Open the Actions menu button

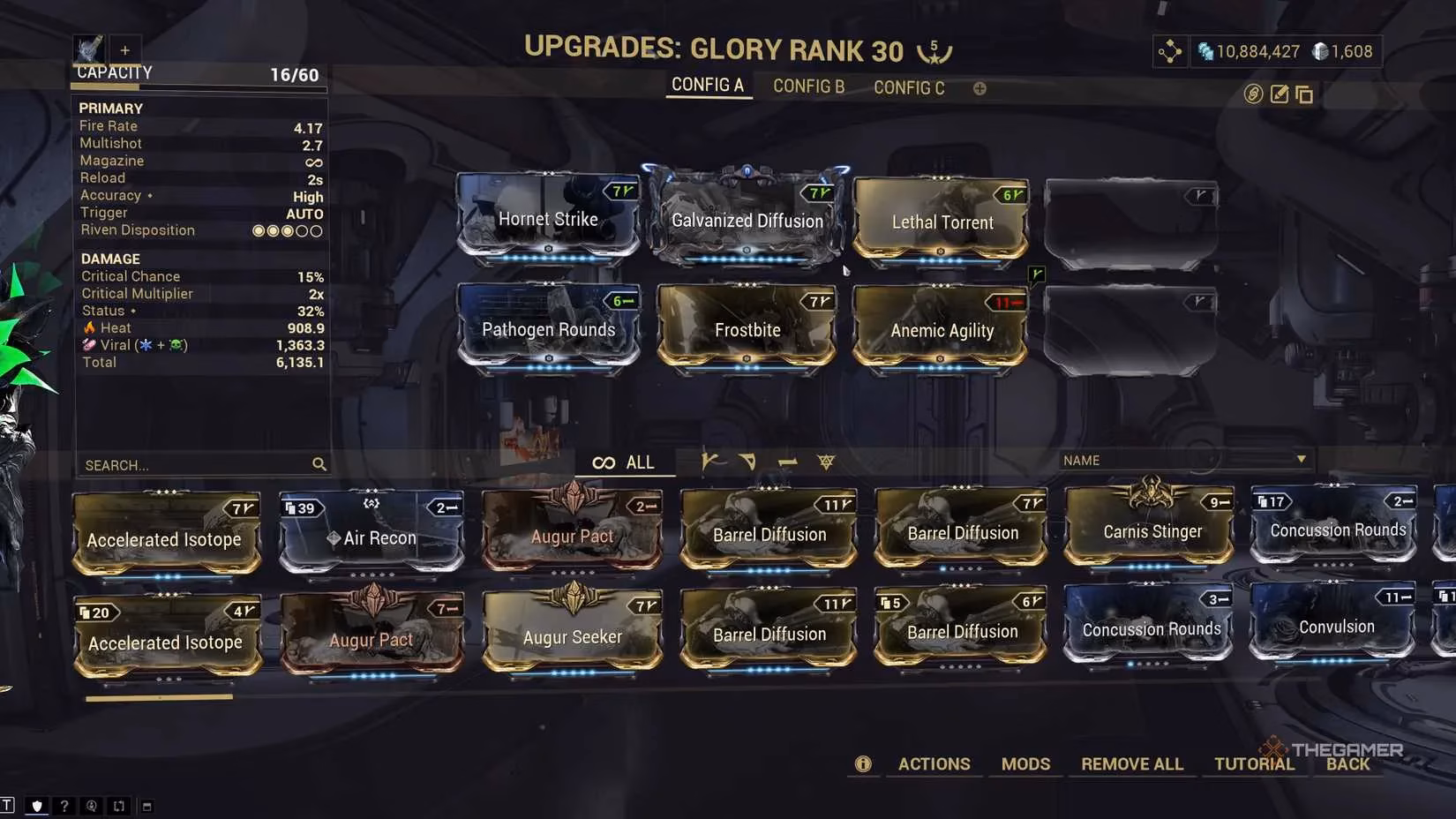click(x=934, y=764)
